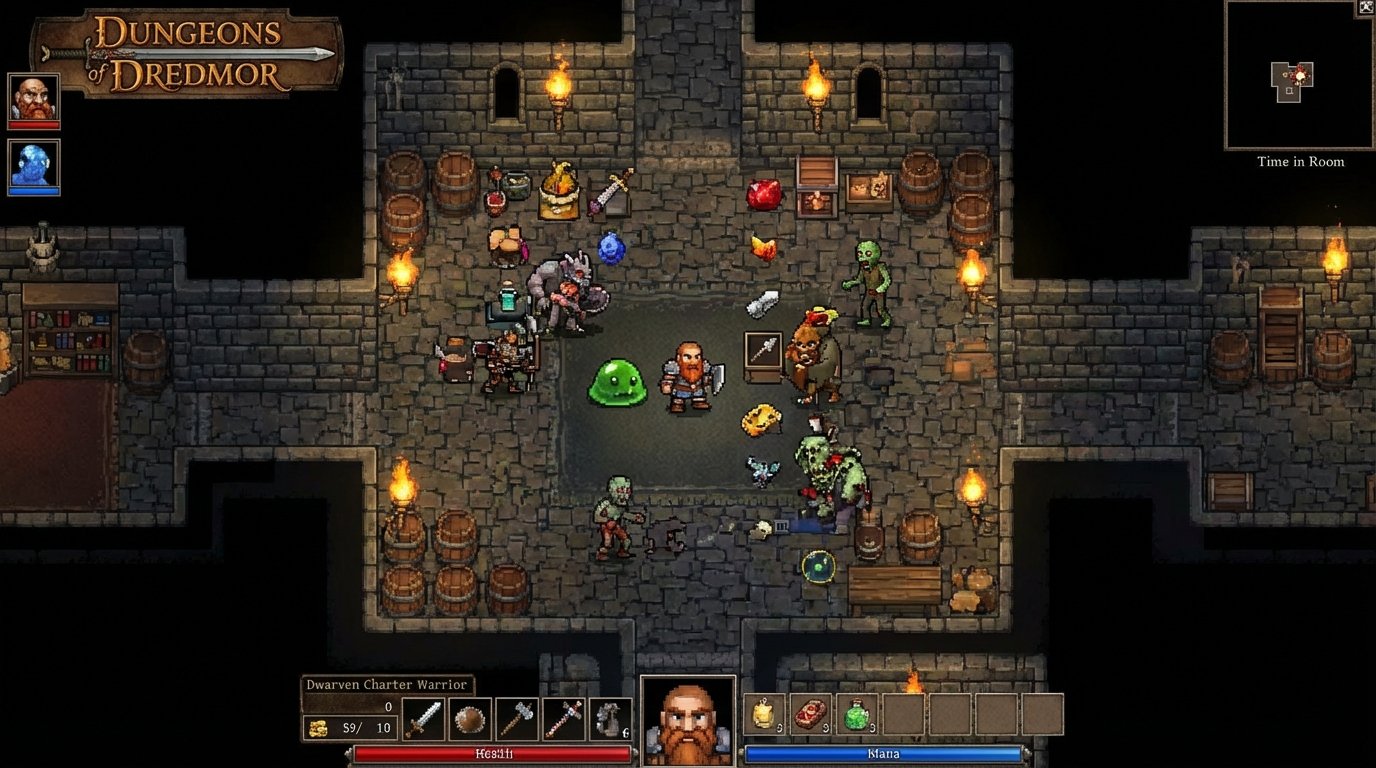Click the Time in Room label

(1299, 161)
